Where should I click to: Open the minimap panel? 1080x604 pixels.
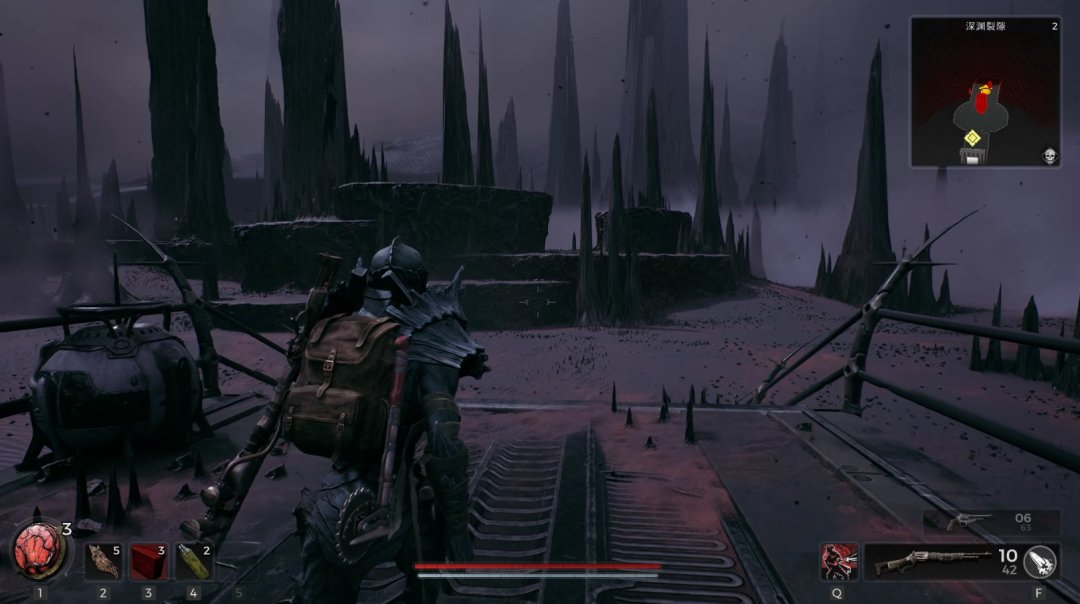(985, 91)
